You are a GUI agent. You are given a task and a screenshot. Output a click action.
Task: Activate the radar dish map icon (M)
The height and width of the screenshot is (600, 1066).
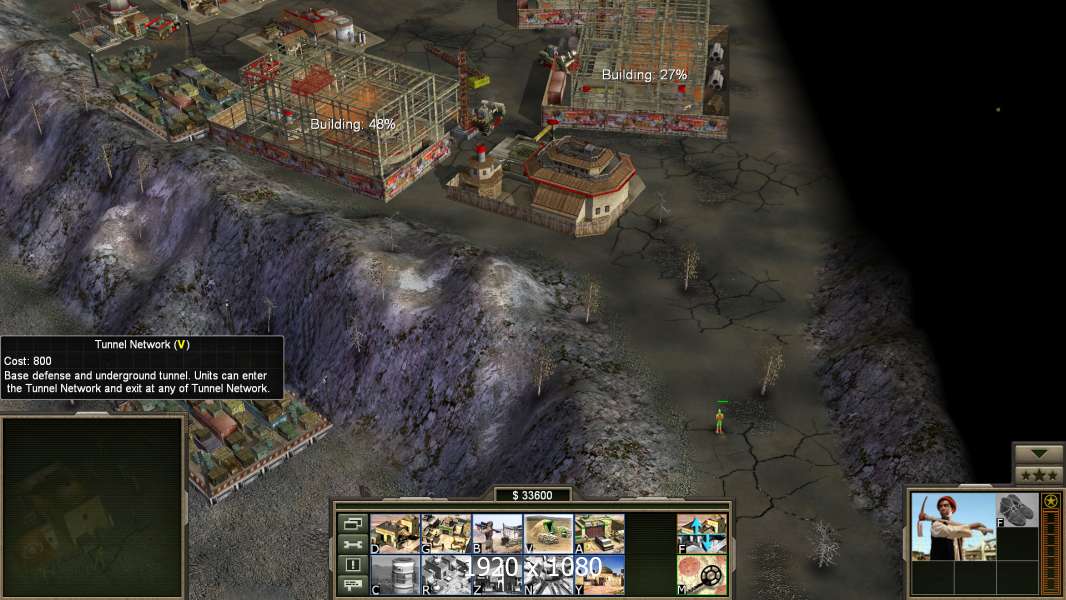(x=702, y=575)
